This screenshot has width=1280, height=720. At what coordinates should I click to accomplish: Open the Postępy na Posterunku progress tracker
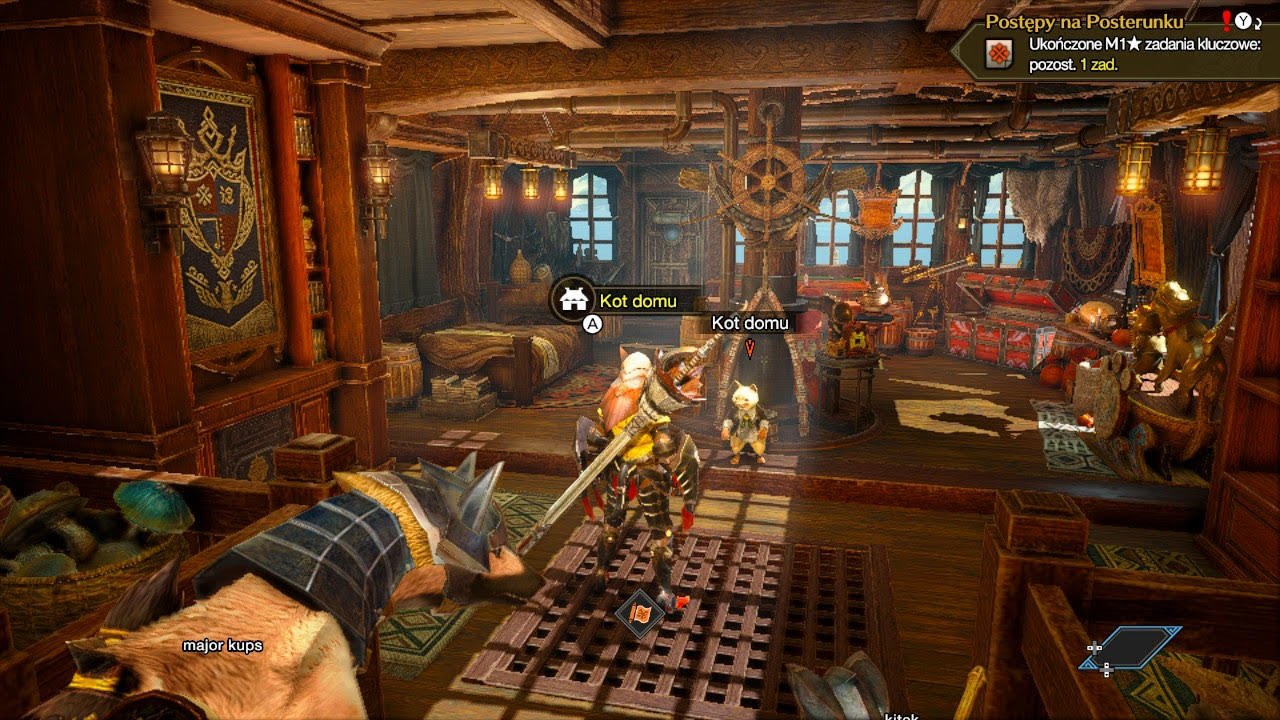coord(1084,21)
